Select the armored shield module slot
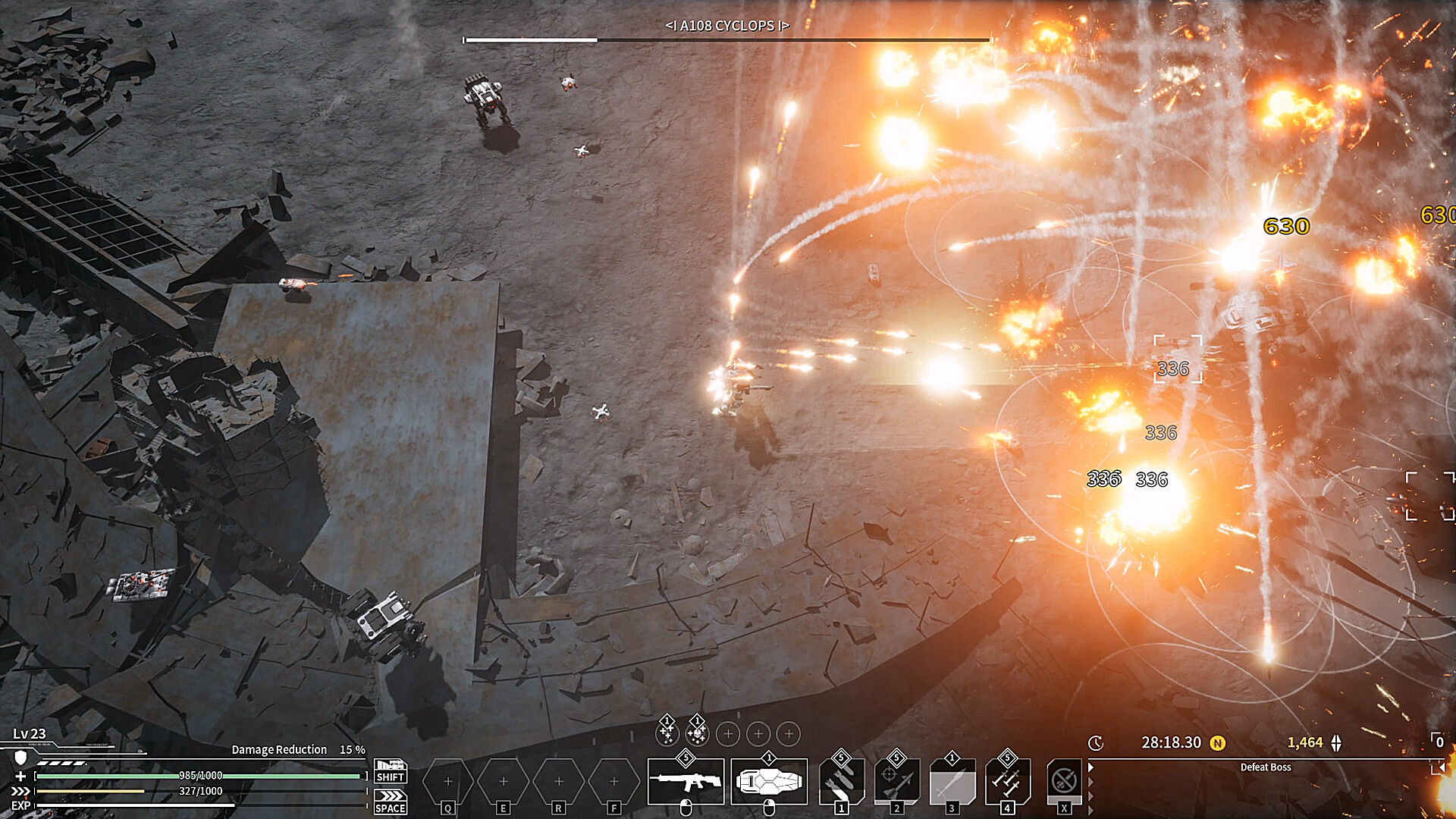This screenshot has width=1456, height=819. coord(768,782)
